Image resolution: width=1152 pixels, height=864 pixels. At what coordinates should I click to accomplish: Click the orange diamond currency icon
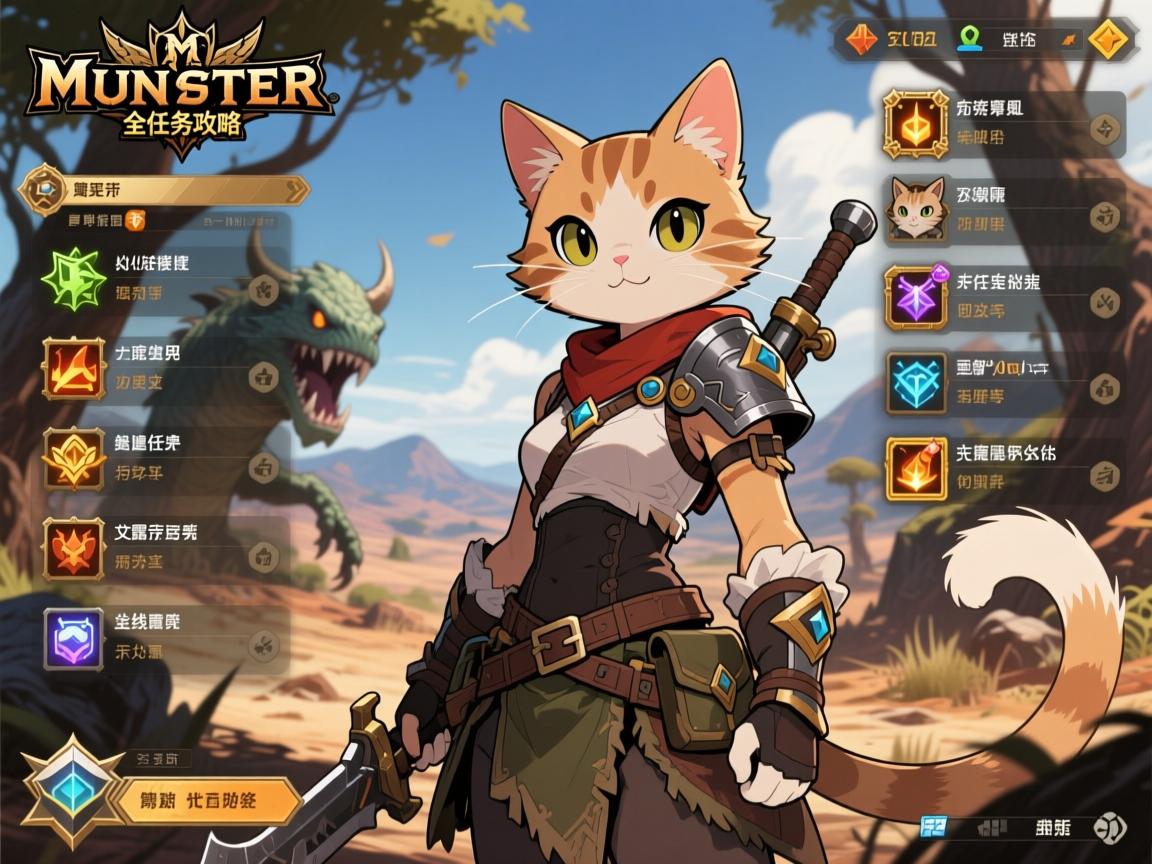click(x=861, y=39)
